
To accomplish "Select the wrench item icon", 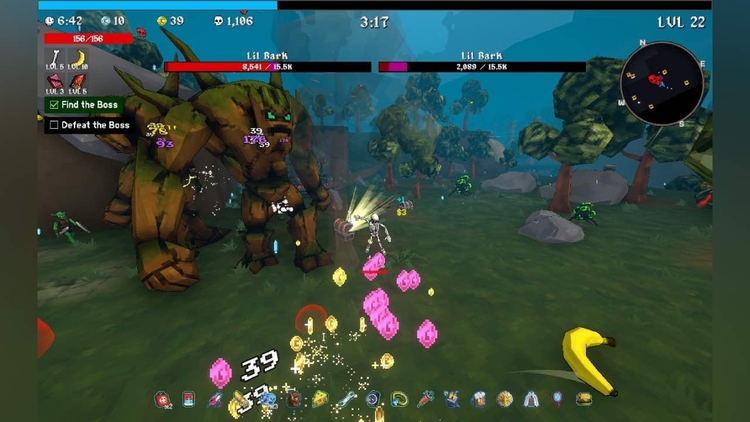I will point(347,399).
